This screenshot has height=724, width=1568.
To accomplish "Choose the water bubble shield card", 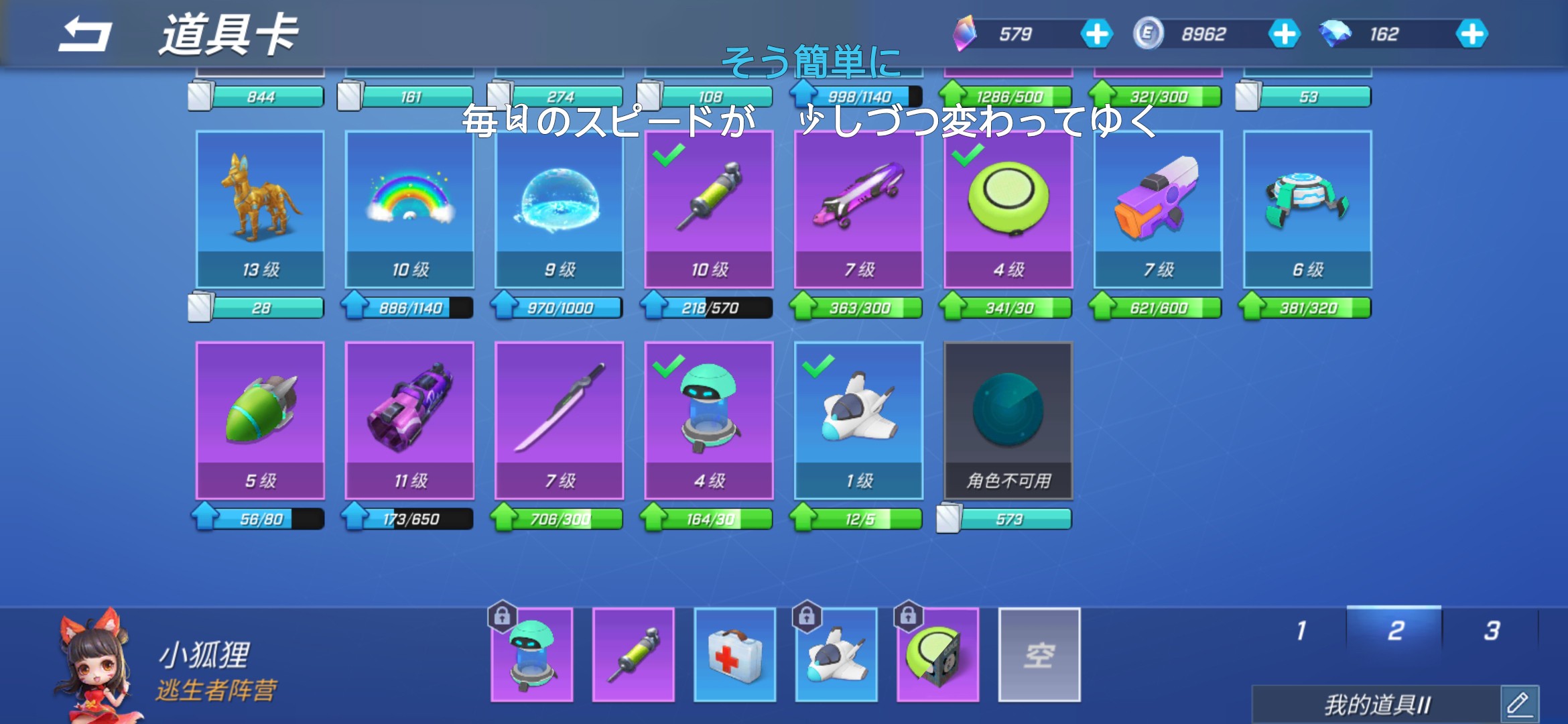I will 559,208.
